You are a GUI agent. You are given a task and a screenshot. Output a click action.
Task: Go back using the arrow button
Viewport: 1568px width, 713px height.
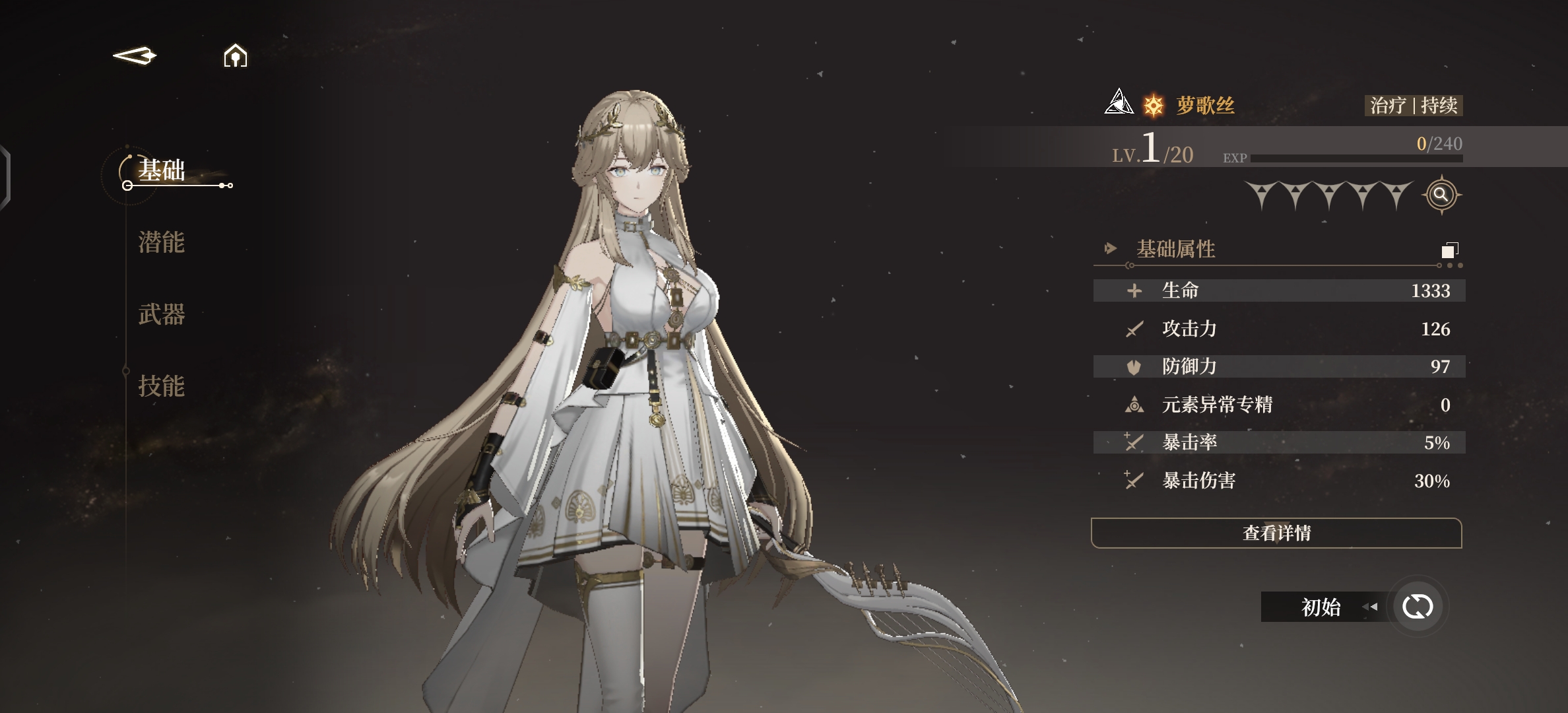pyautogui.click(x=135, y=56)
